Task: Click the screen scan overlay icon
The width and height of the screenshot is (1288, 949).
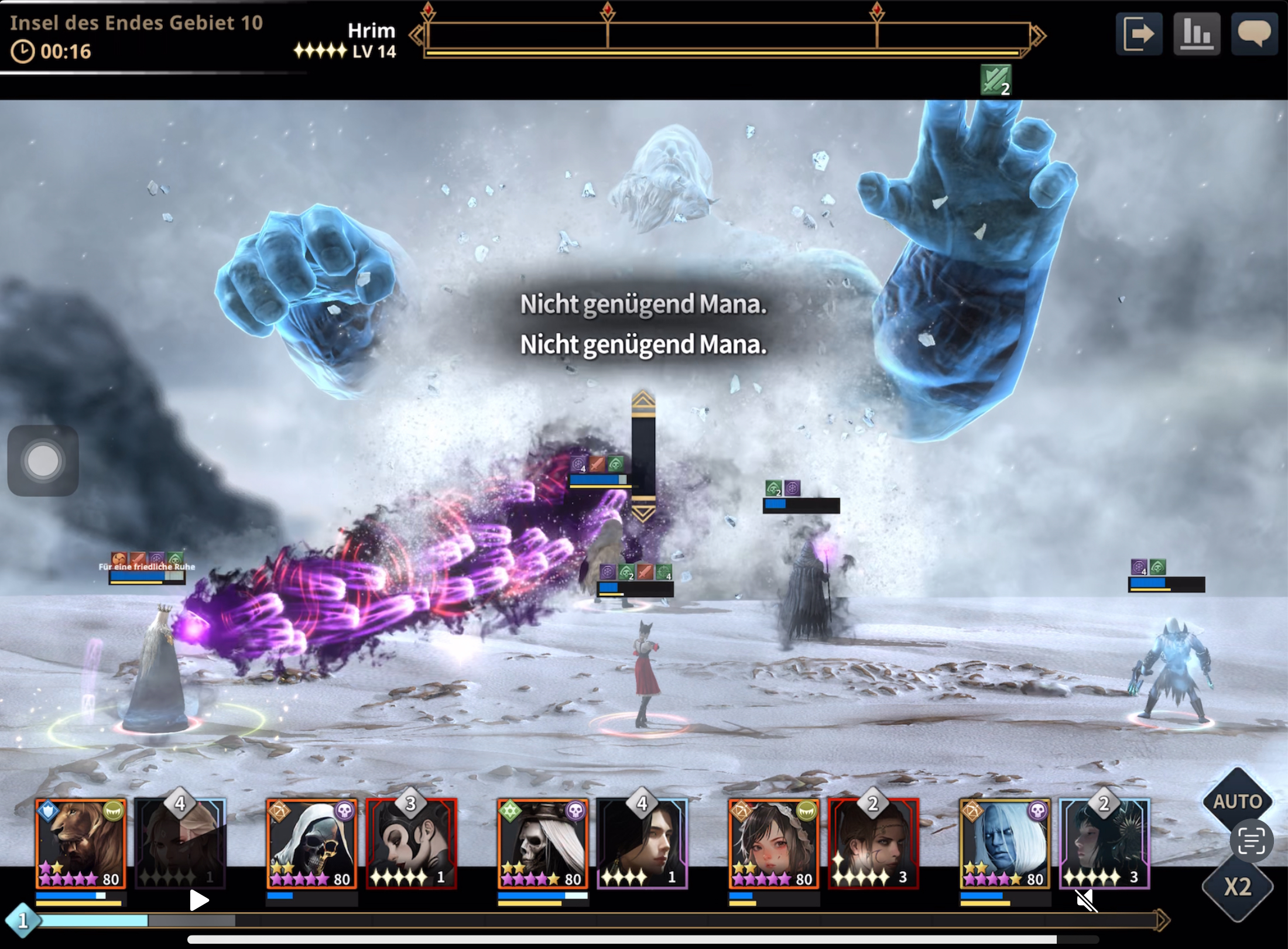Action: point(1251,841)
